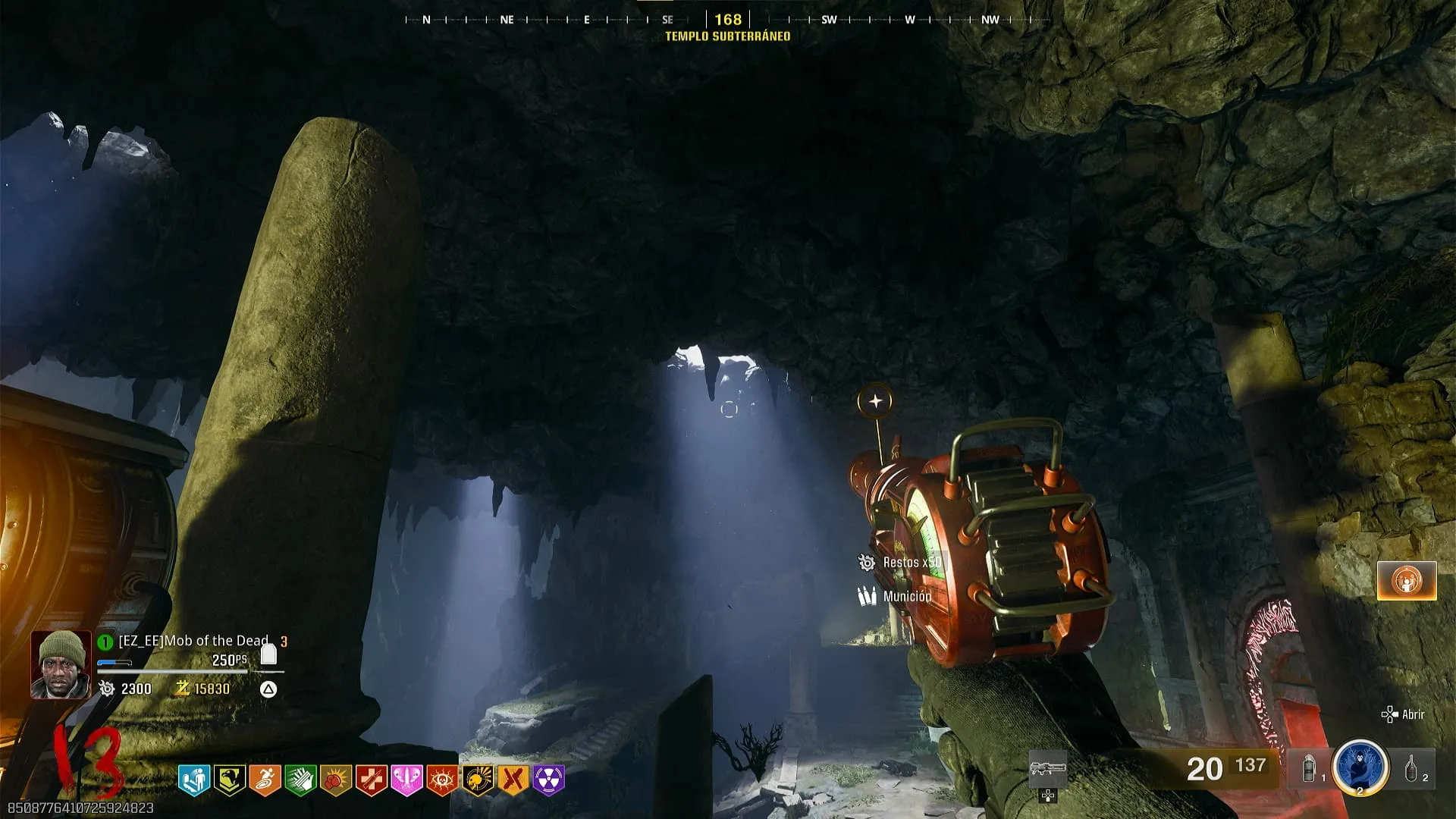1456x819 pixels.
Task: Click the player operator portrait
Action: [x=61, y=664]
